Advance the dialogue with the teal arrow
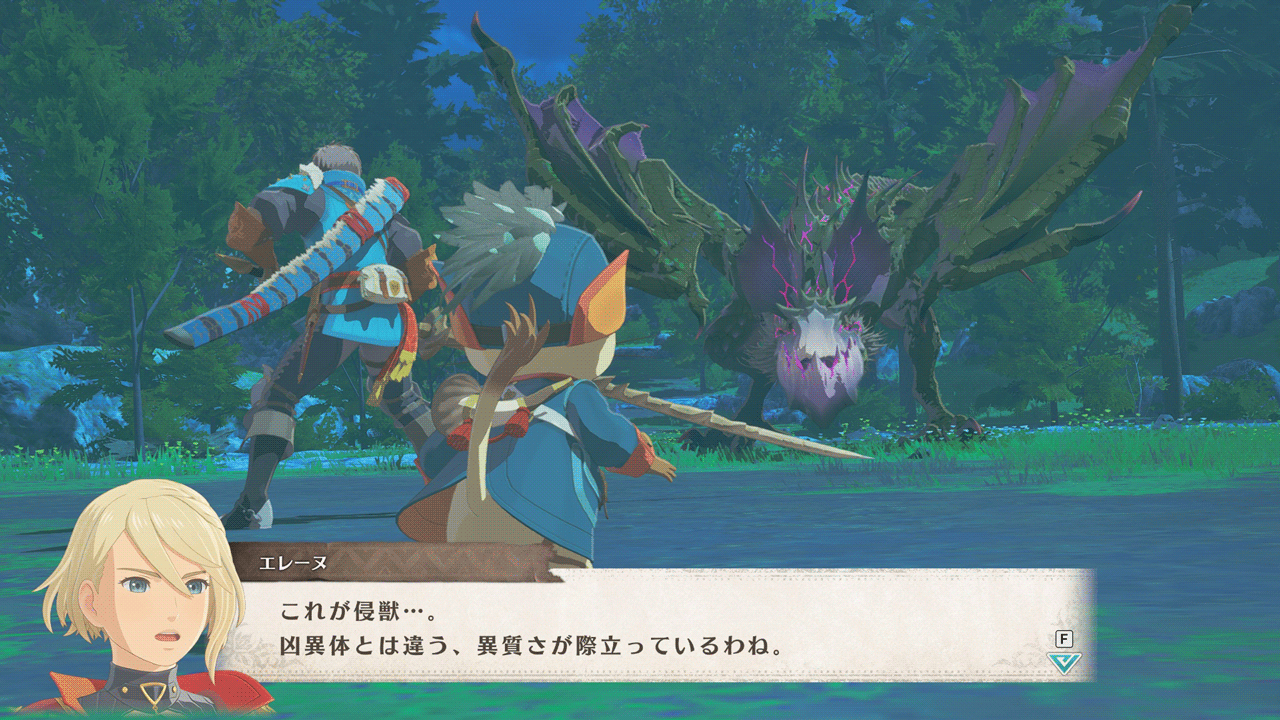 pos(1064,662)
